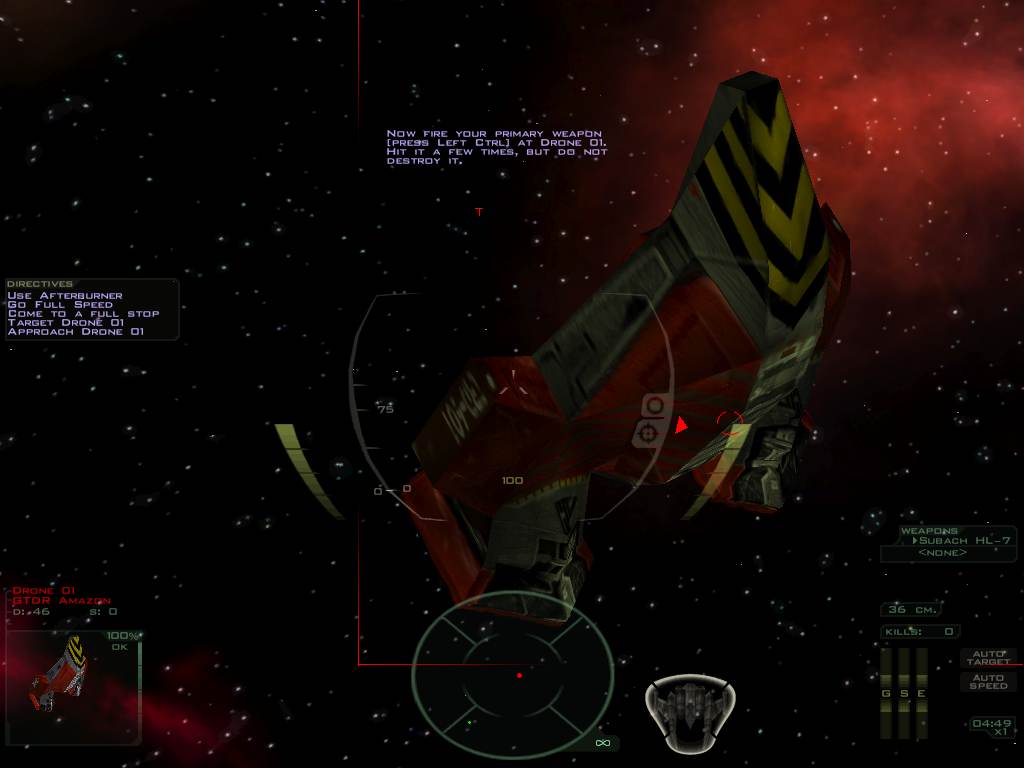Toggle the Auto Target indicator
The height and width of the screenshot is (768, 1024).
coord(988,658)
